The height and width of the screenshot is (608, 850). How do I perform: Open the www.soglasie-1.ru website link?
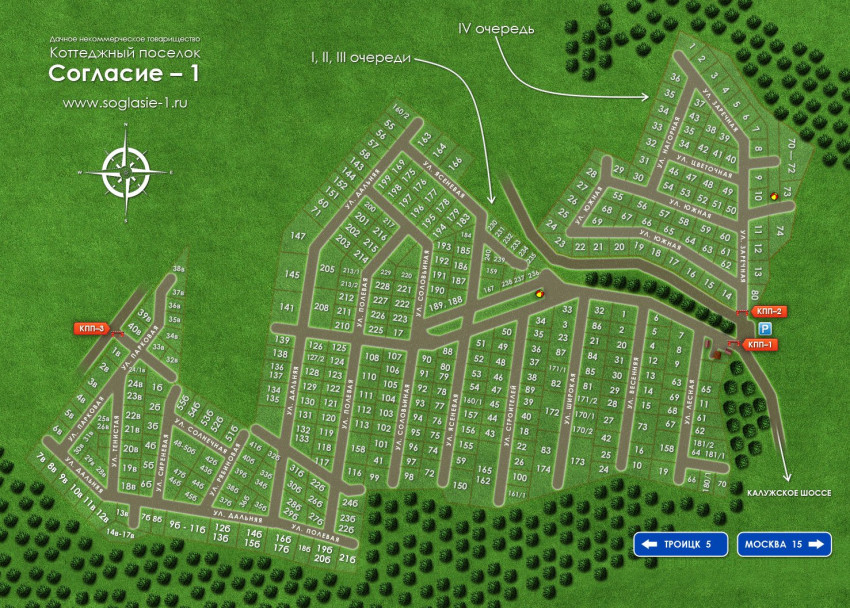click(125, 101)
